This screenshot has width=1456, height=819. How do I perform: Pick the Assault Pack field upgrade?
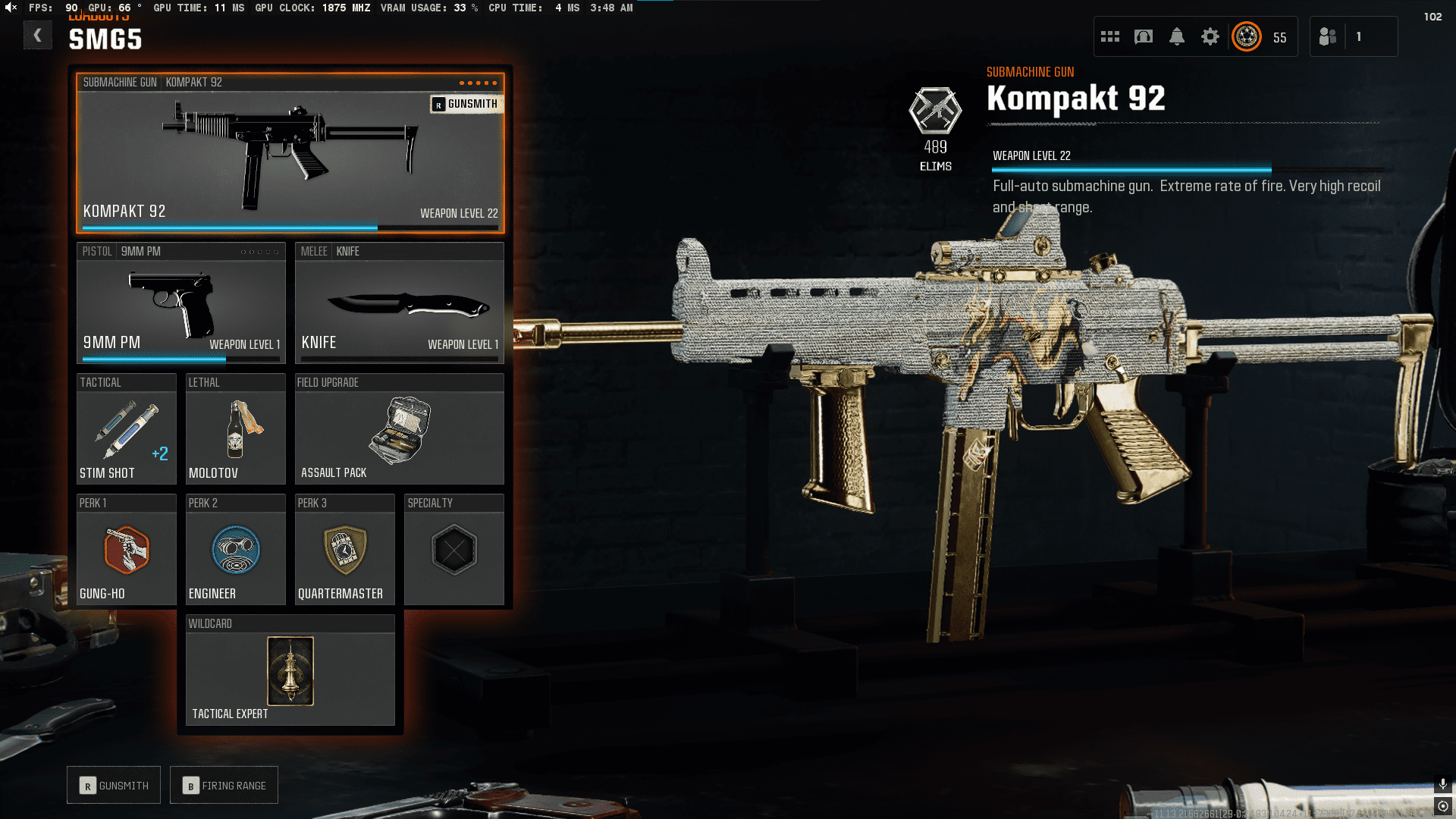(x=399, y=429)
